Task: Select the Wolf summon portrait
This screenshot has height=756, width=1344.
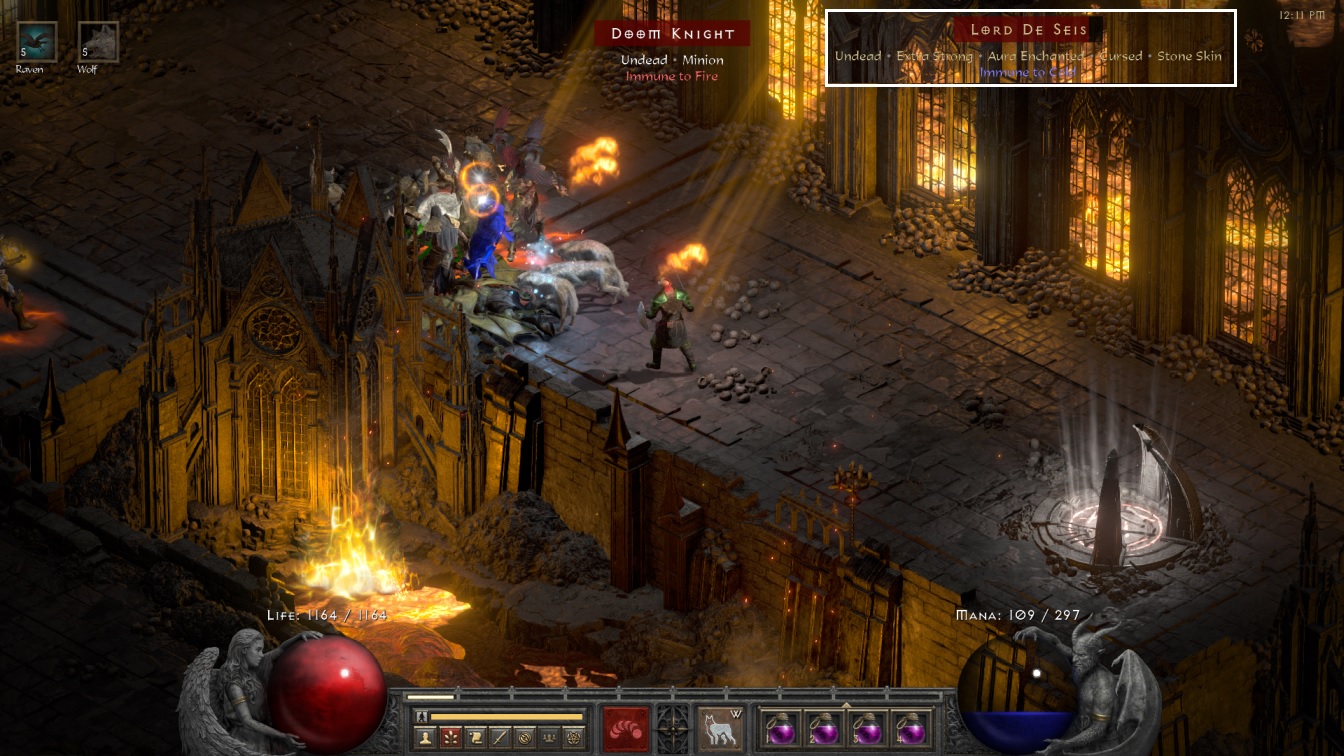Action: click(x=98, y=42)
